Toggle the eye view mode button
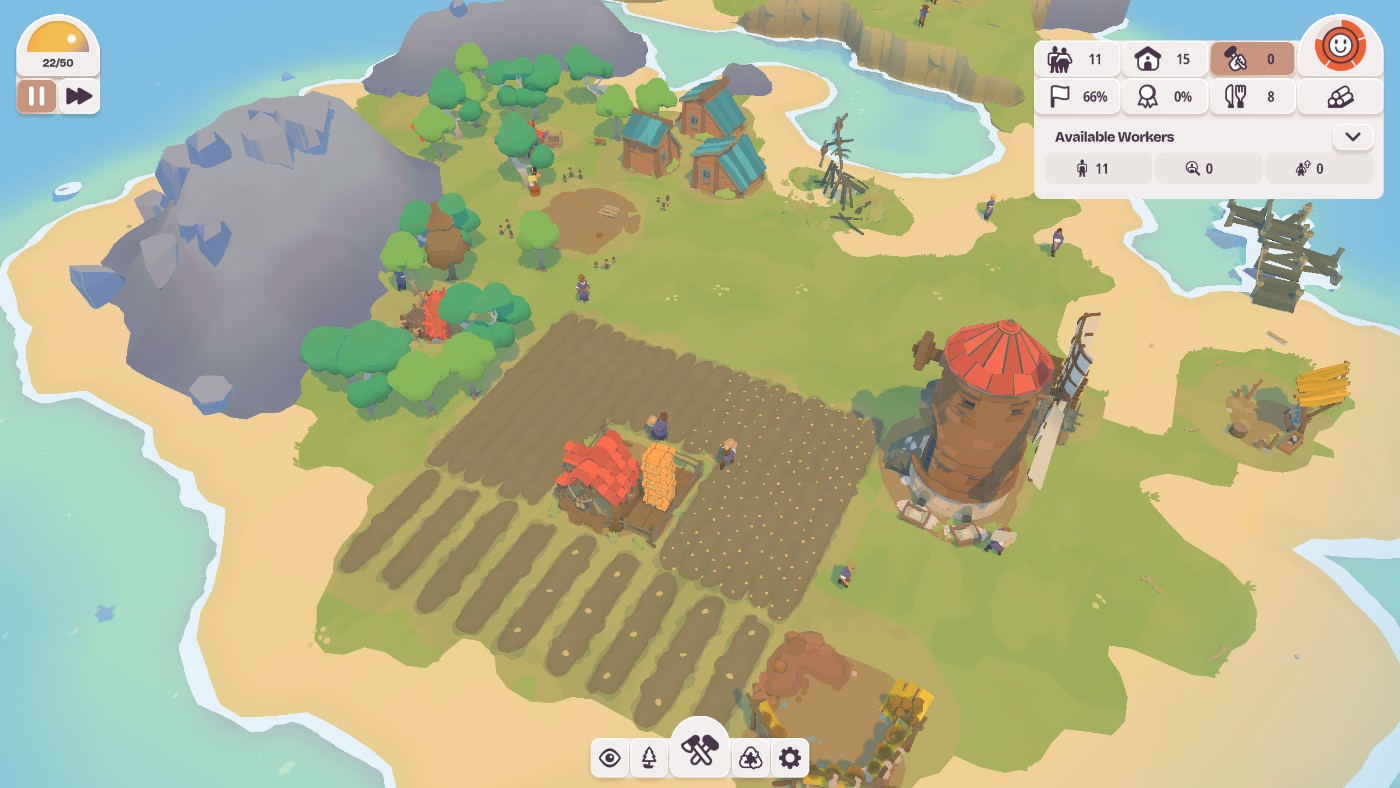 (610, 758)
